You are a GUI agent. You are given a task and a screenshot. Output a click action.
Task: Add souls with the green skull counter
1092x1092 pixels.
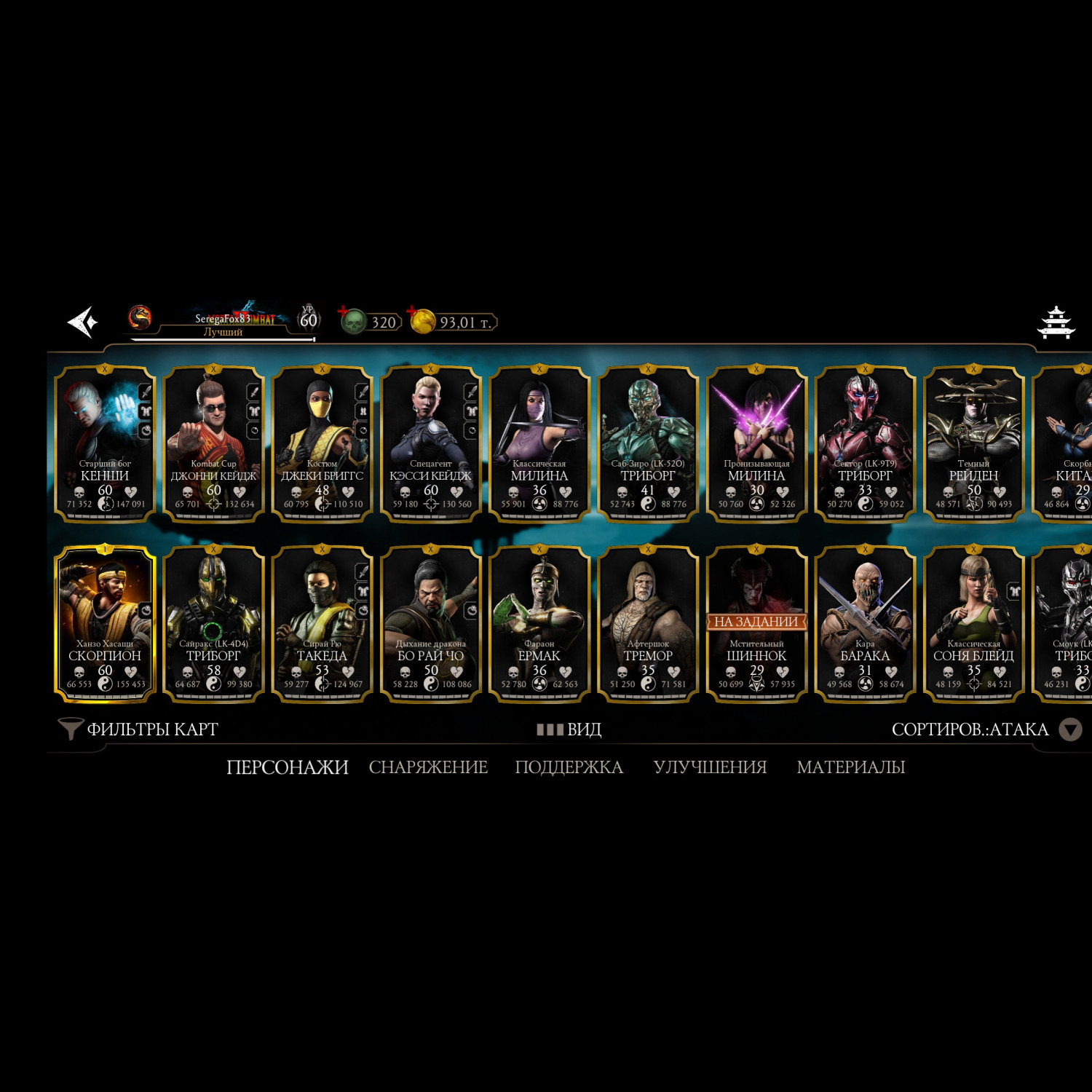click(x=371, y=322)
